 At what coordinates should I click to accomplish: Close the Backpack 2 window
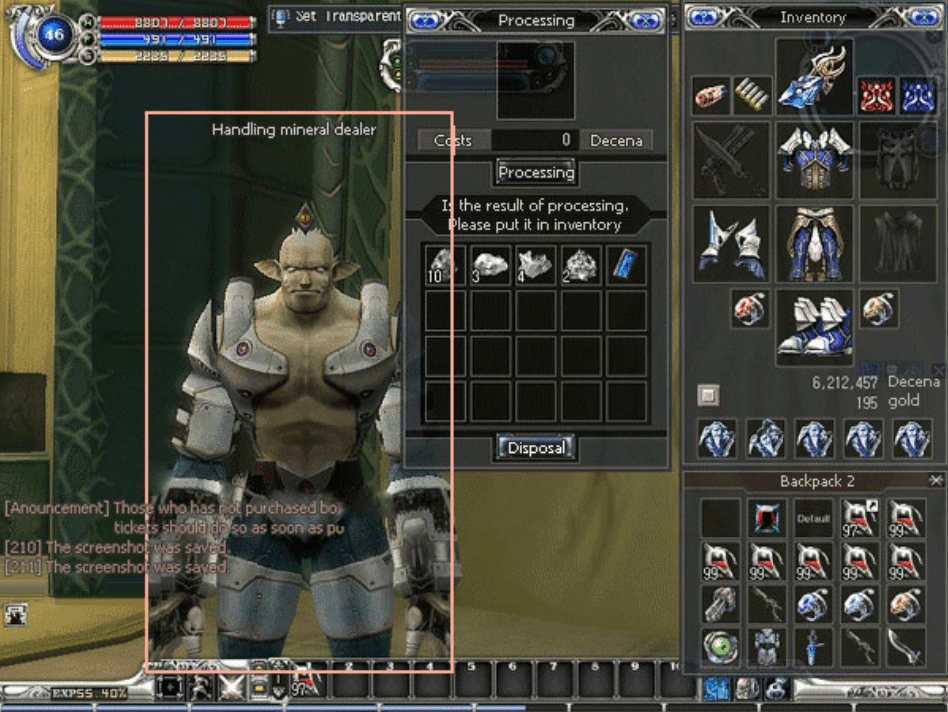click(x=936, y=481)
